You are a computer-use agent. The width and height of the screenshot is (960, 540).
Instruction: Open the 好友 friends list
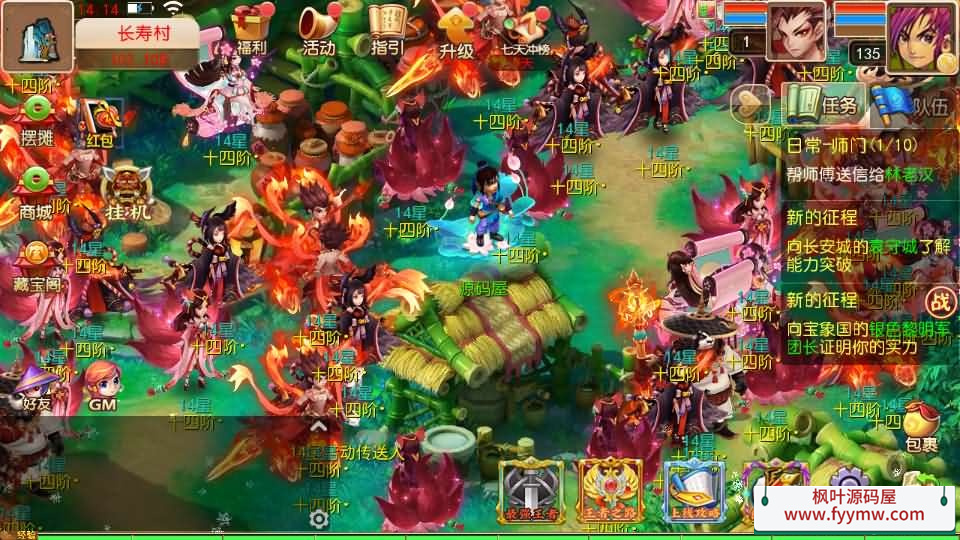(37, 385)
